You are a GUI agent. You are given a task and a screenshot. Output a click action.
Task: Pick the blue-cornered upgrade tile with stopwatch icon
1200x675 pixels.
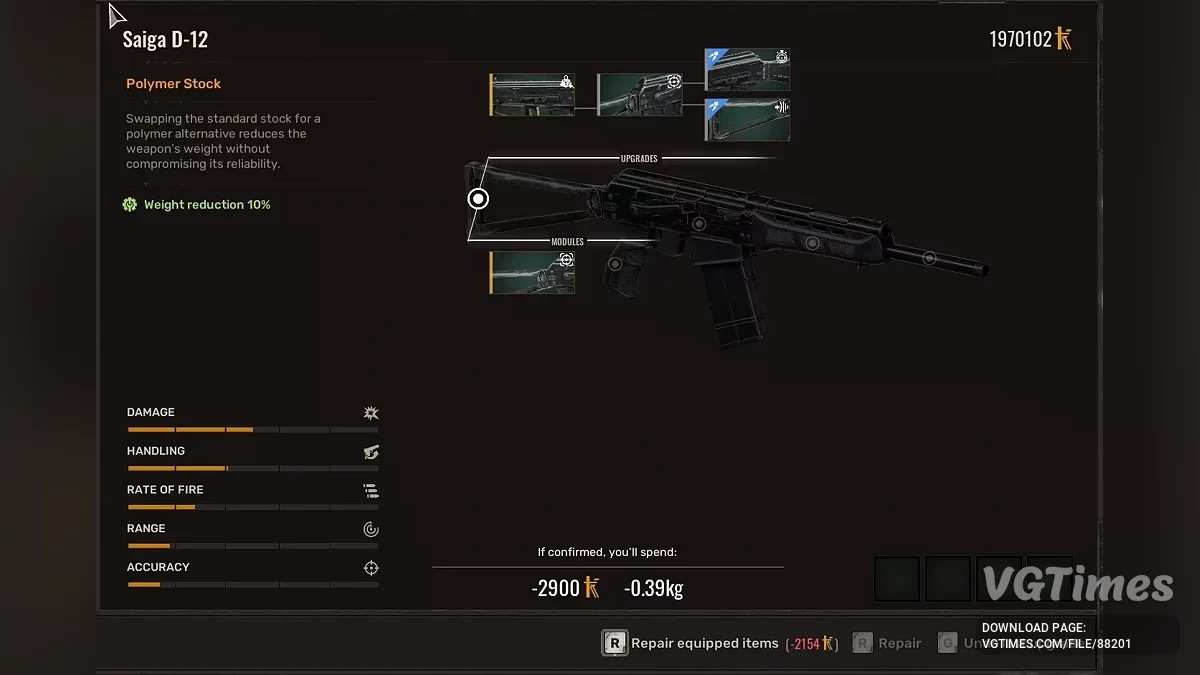click(x=747, y=69)
